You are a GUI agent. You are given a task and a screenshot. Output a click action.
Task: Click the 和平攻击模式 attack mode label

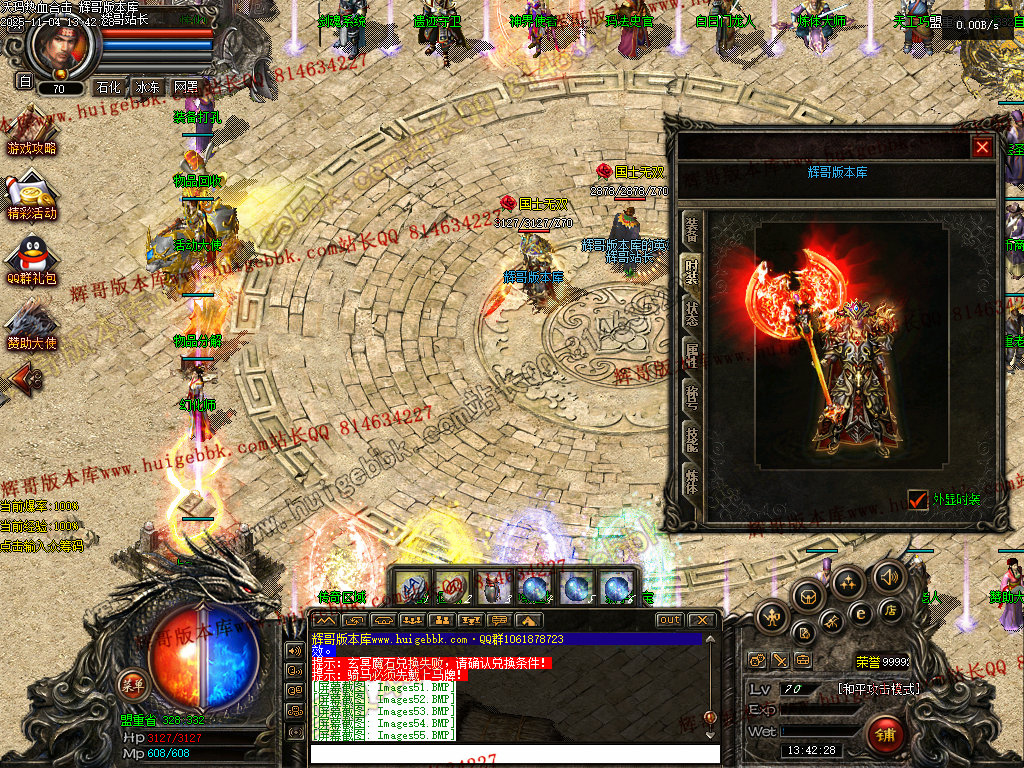(x=878, y=689)
